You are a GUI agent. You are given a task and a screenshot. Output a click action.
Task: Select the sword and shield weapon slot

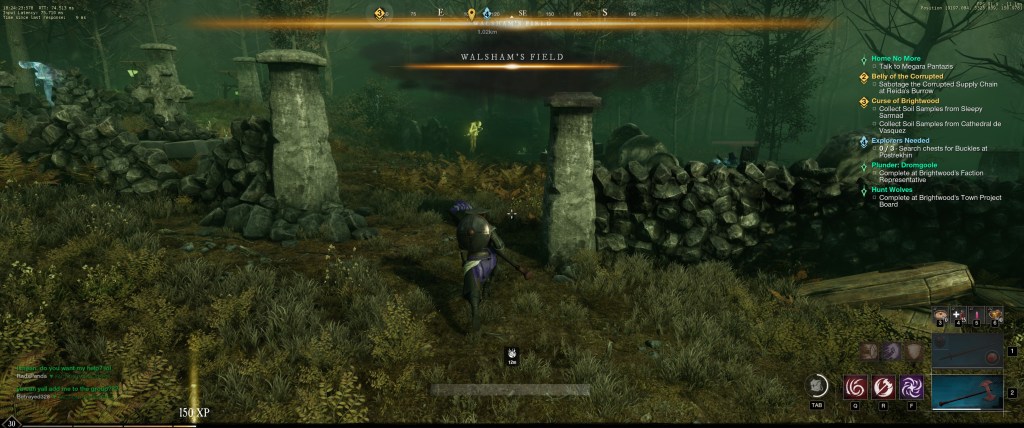[967, 351]
